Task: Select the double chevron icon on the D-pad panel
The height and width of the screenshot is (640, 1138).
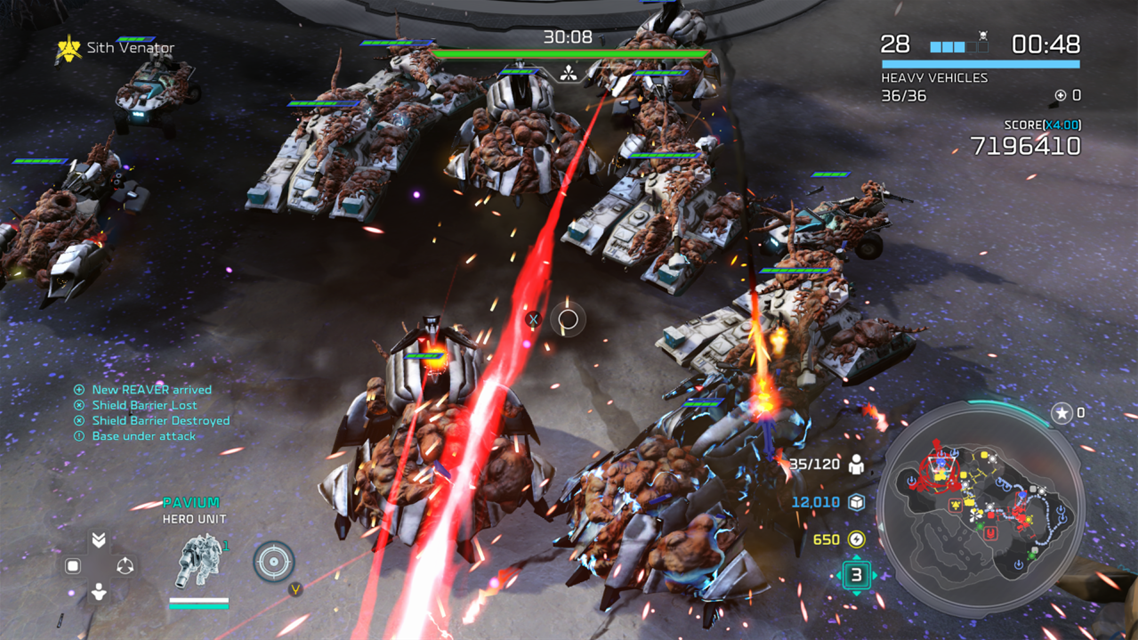Action: [x=98, y=540]
